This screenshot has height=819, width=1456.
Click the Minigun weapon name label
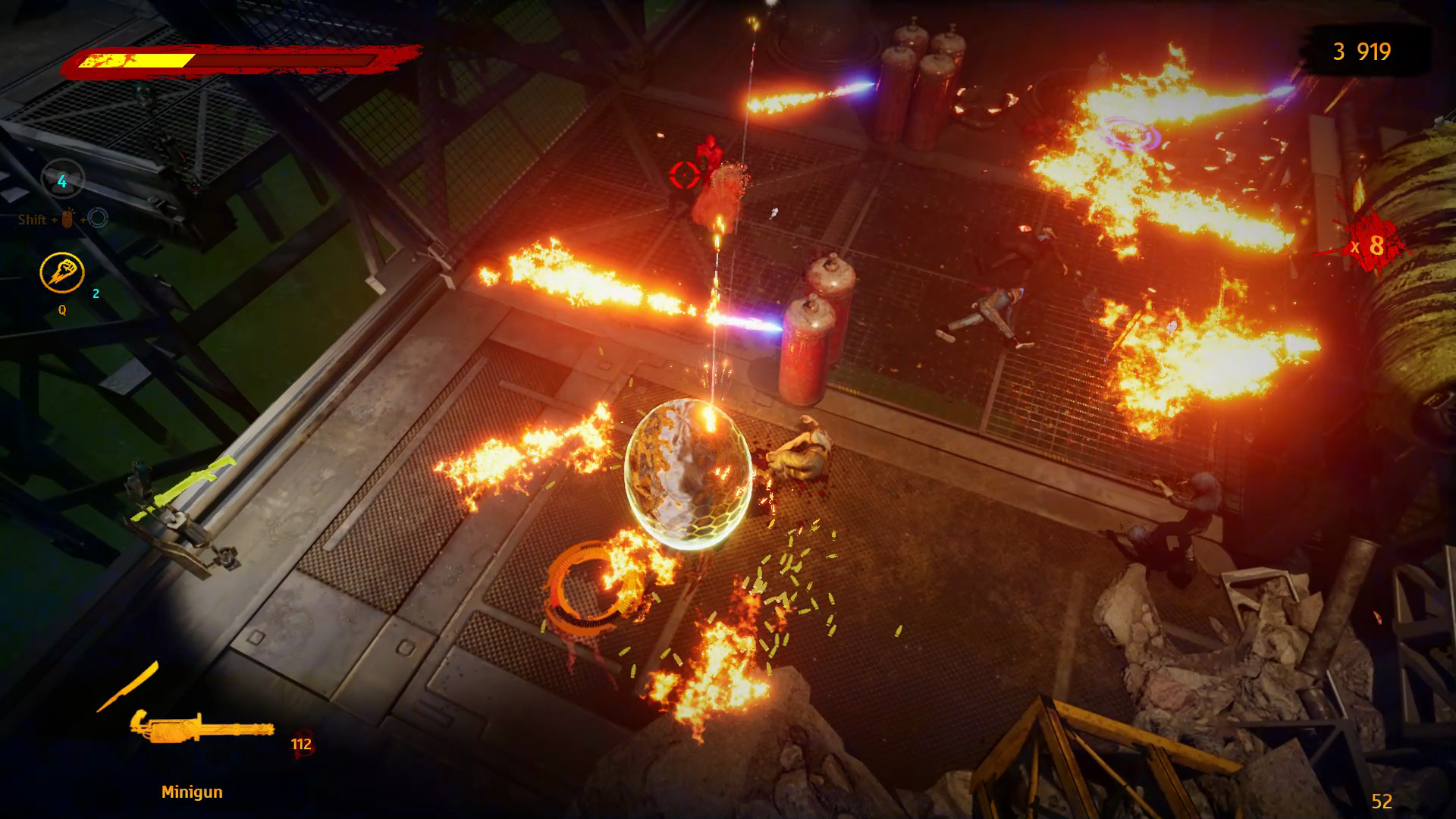pyautogui.click(x=192, y=791)
